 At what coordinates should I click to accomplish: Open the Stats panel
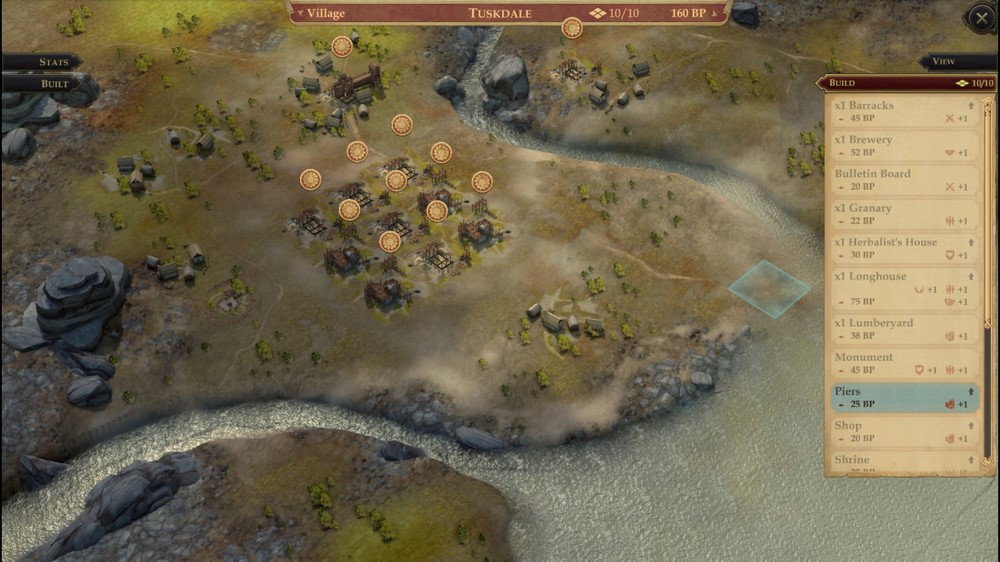tap(52, 62)
